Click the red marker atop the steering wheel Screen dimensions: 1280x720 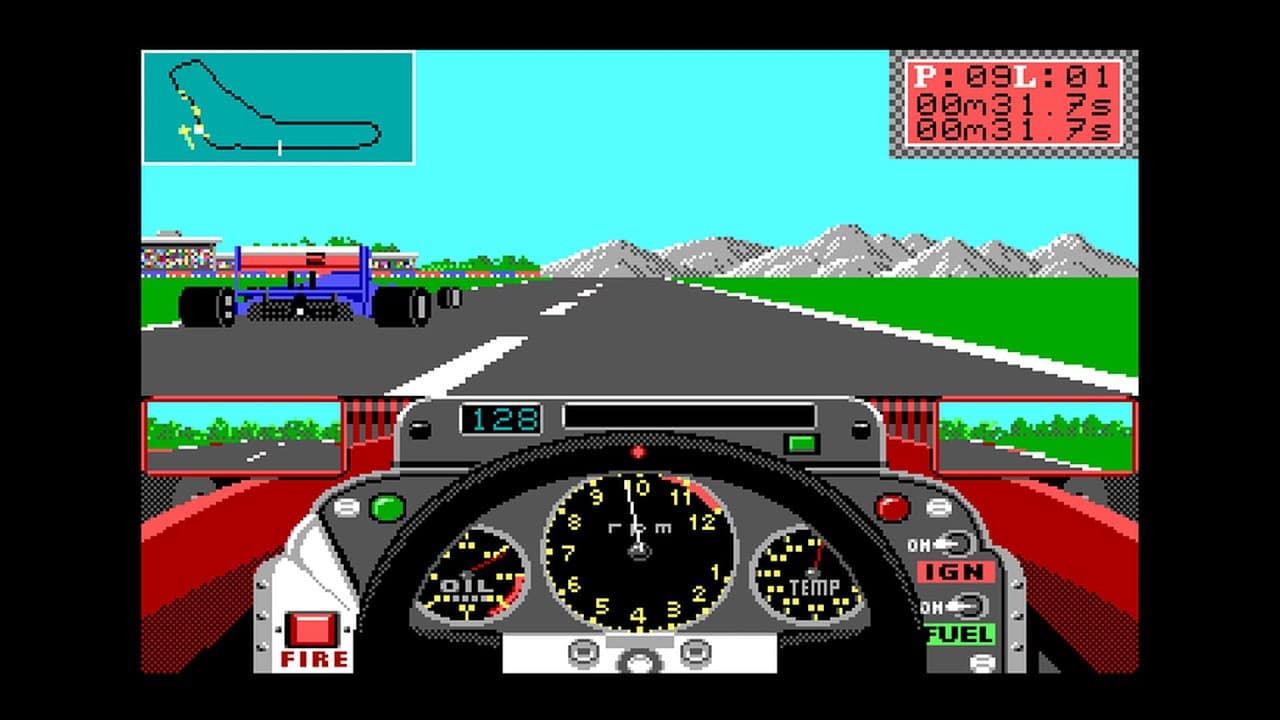637,451
